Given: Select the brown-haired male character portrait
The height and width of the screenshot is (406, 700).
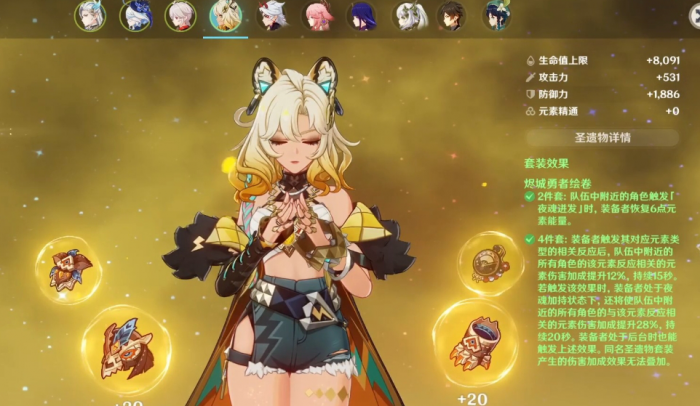Looking at the screenshot, I should coord(452,16).
